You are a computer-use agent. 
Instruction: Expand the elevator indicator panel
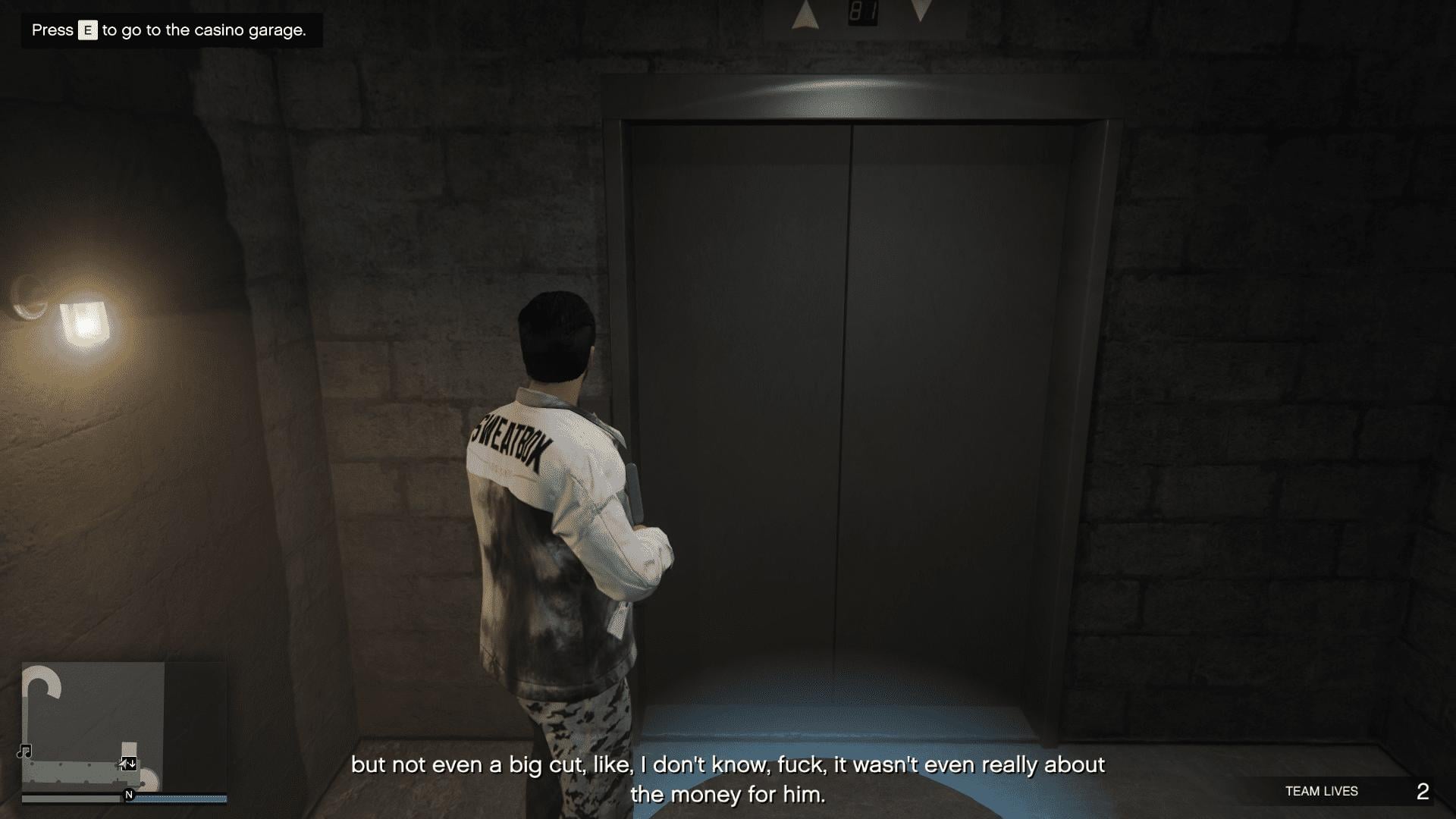tap(863, 11)
